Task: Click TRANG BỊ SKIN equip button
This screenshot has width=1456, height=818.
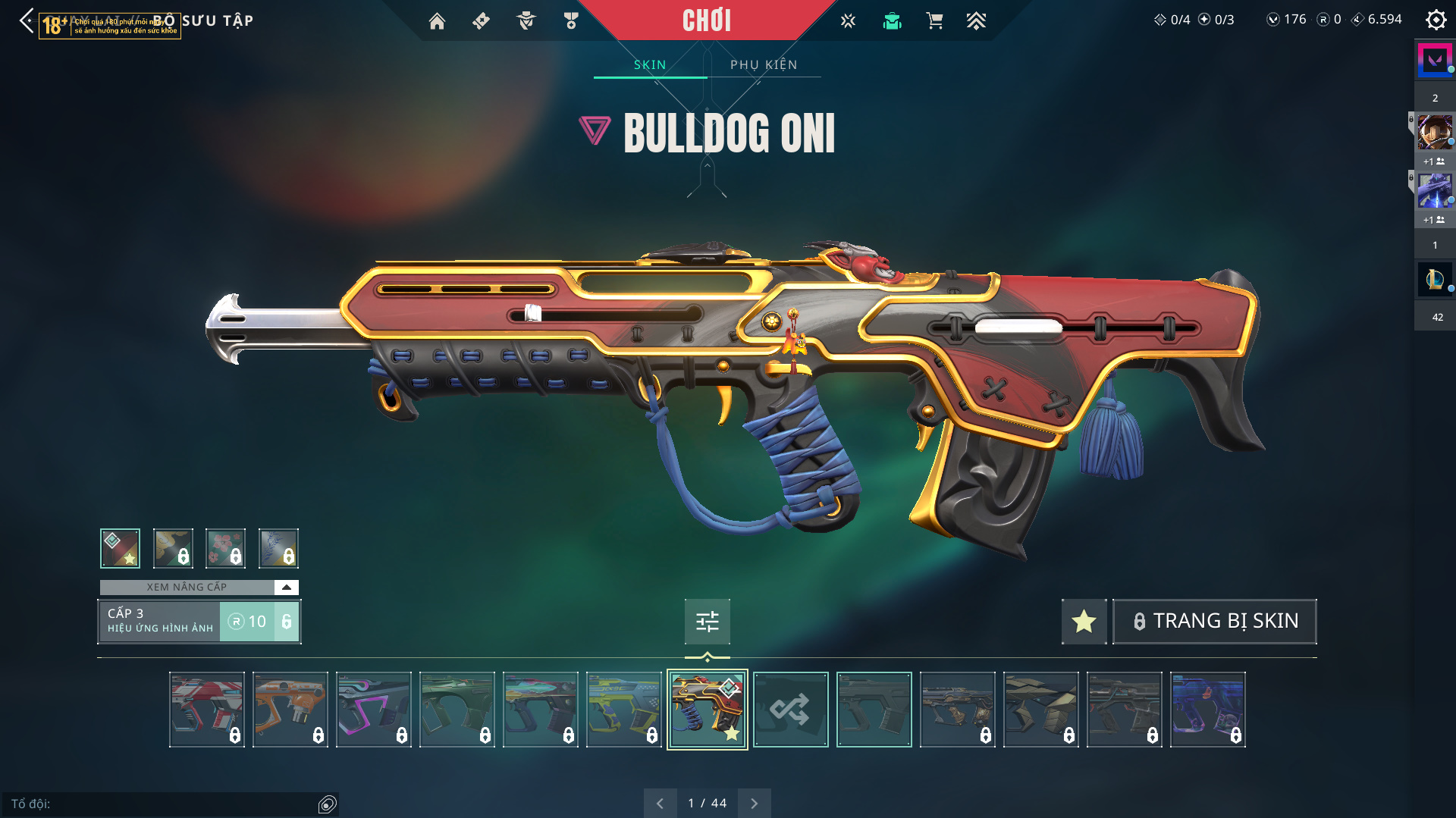Action: (x=1214, y=621)
